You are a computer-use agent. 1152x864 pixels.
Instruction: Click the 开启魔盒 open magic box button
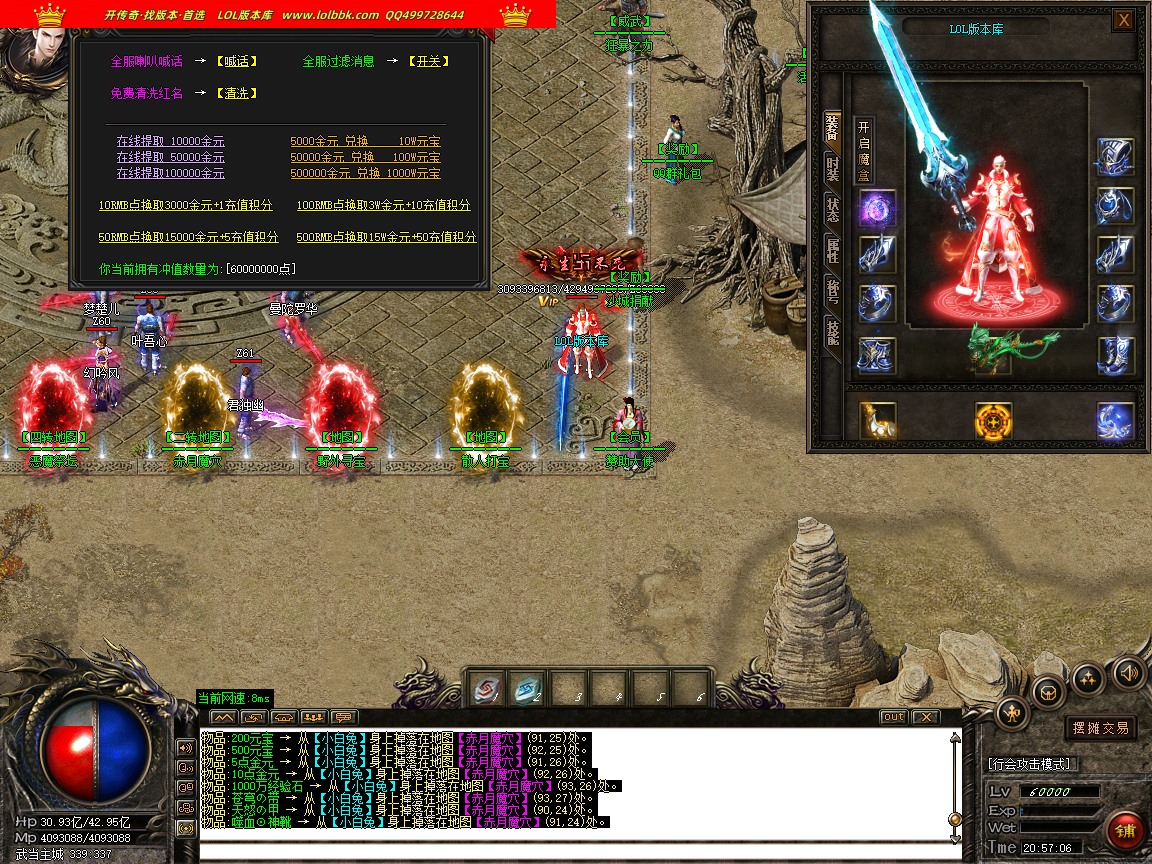point(865,150)
